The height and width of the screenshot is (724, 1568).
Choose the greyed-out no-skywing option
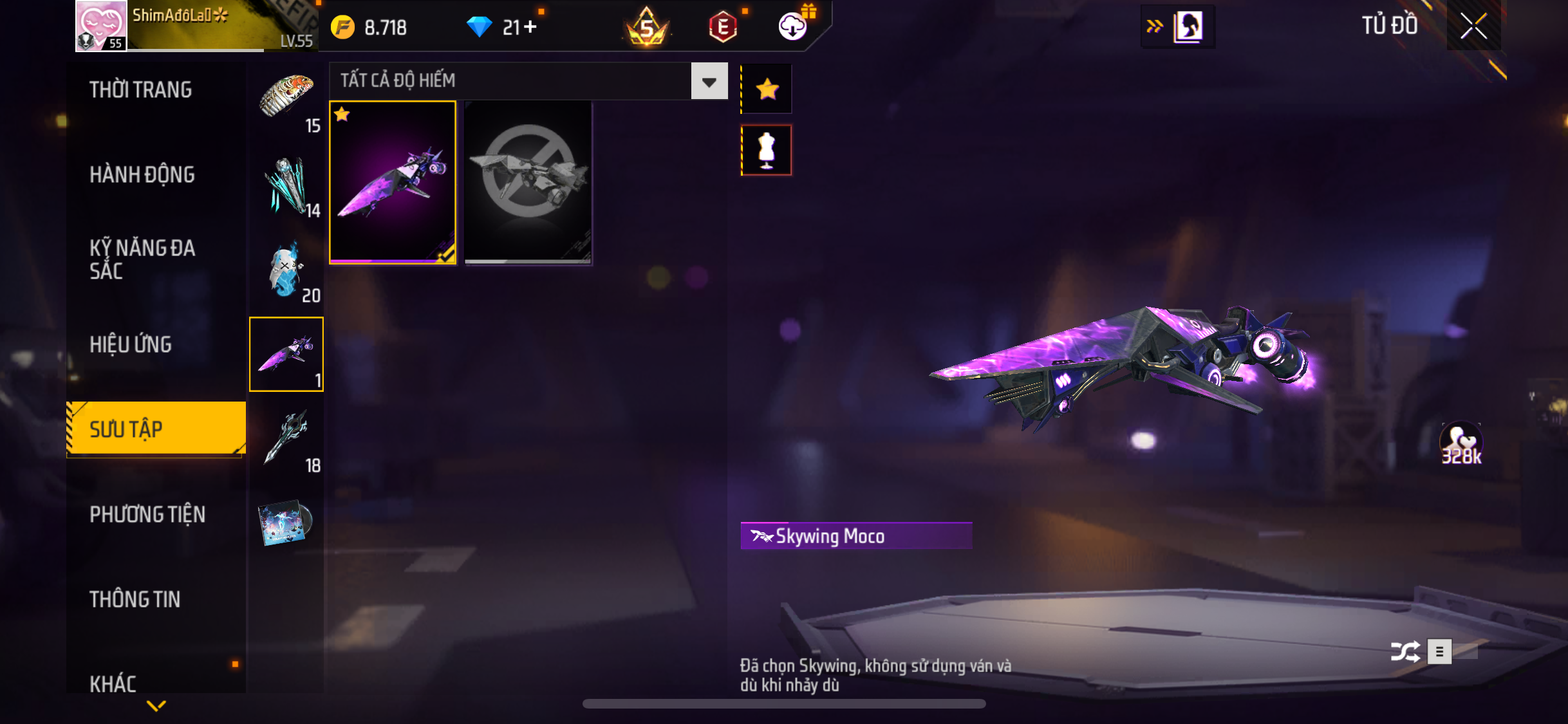pos(528,183)
